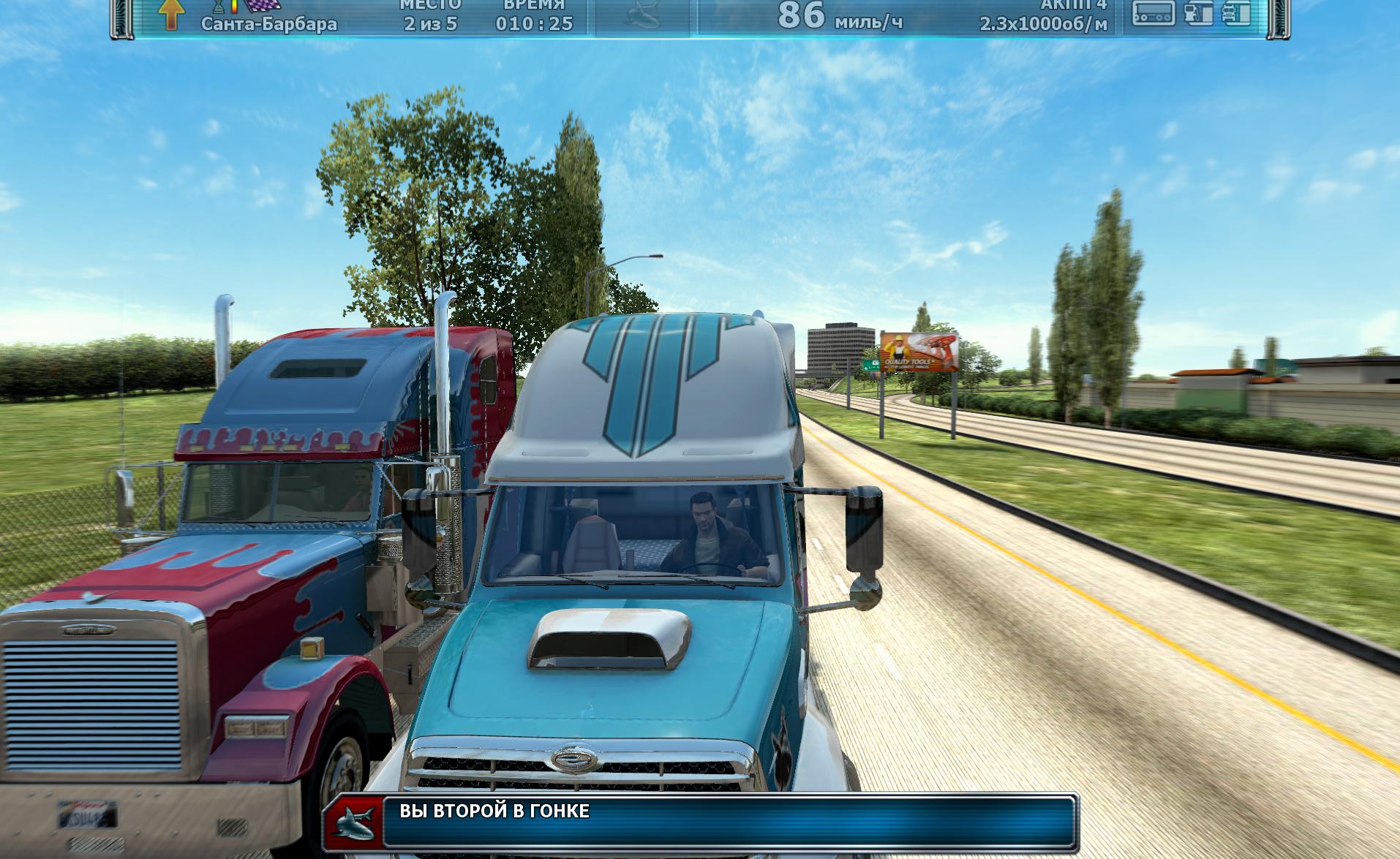Click the radio cassette player icon
This screenshot has width=1400, height=859.
1154,12
